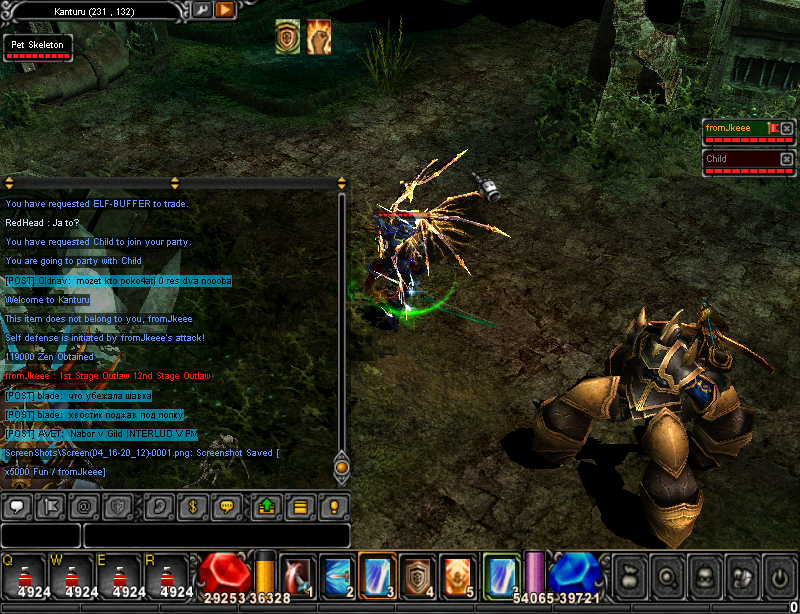Open the power system menu button
This screenshot has width=800, height=614.
click(x=778, y=577)
